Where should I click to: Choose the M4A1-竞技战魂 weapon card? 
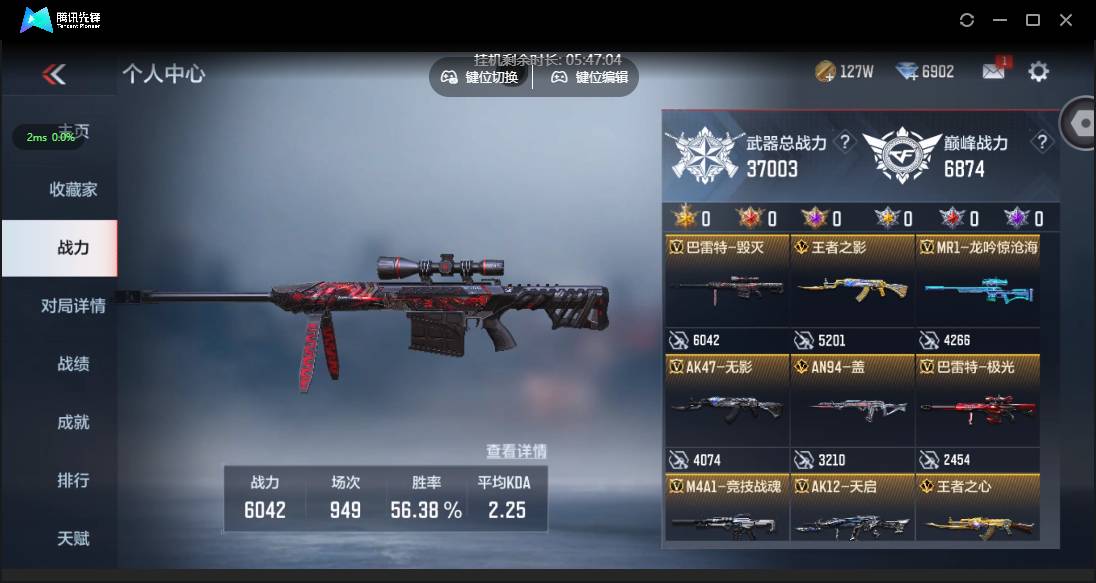pos(727,509)
